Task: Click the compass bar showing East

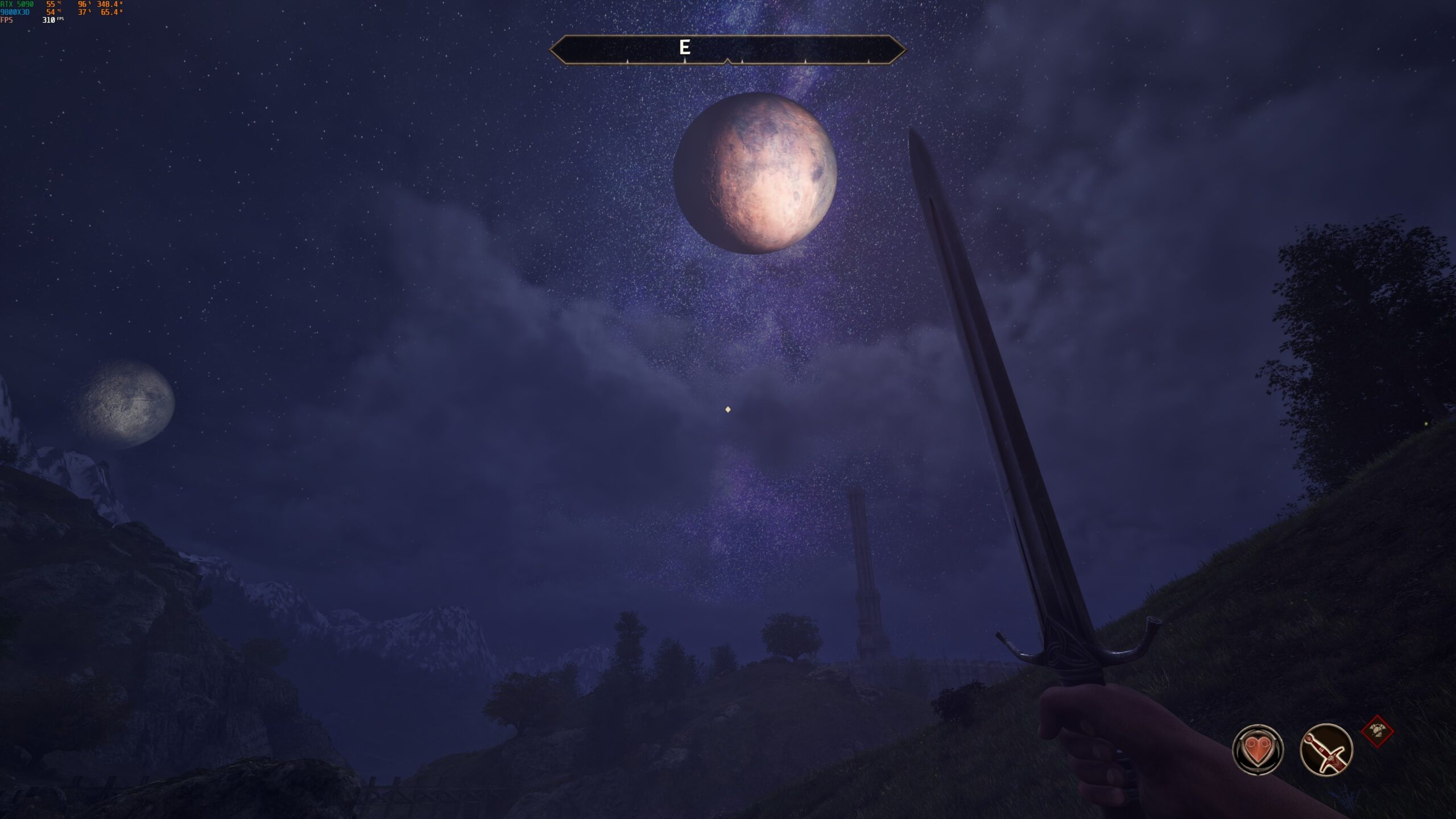Action: (x=727, y=49)
